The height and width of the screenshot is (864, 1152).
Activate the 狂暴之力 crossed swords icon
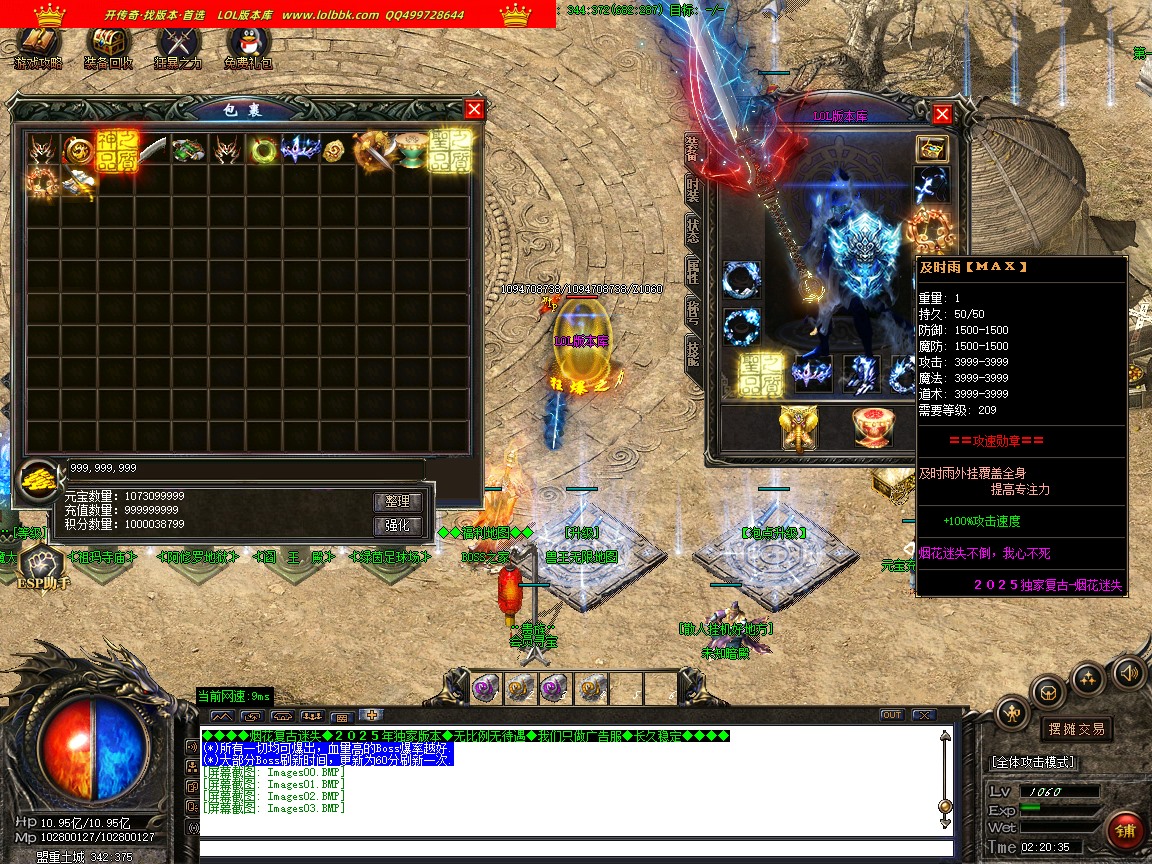coord(178,46)
